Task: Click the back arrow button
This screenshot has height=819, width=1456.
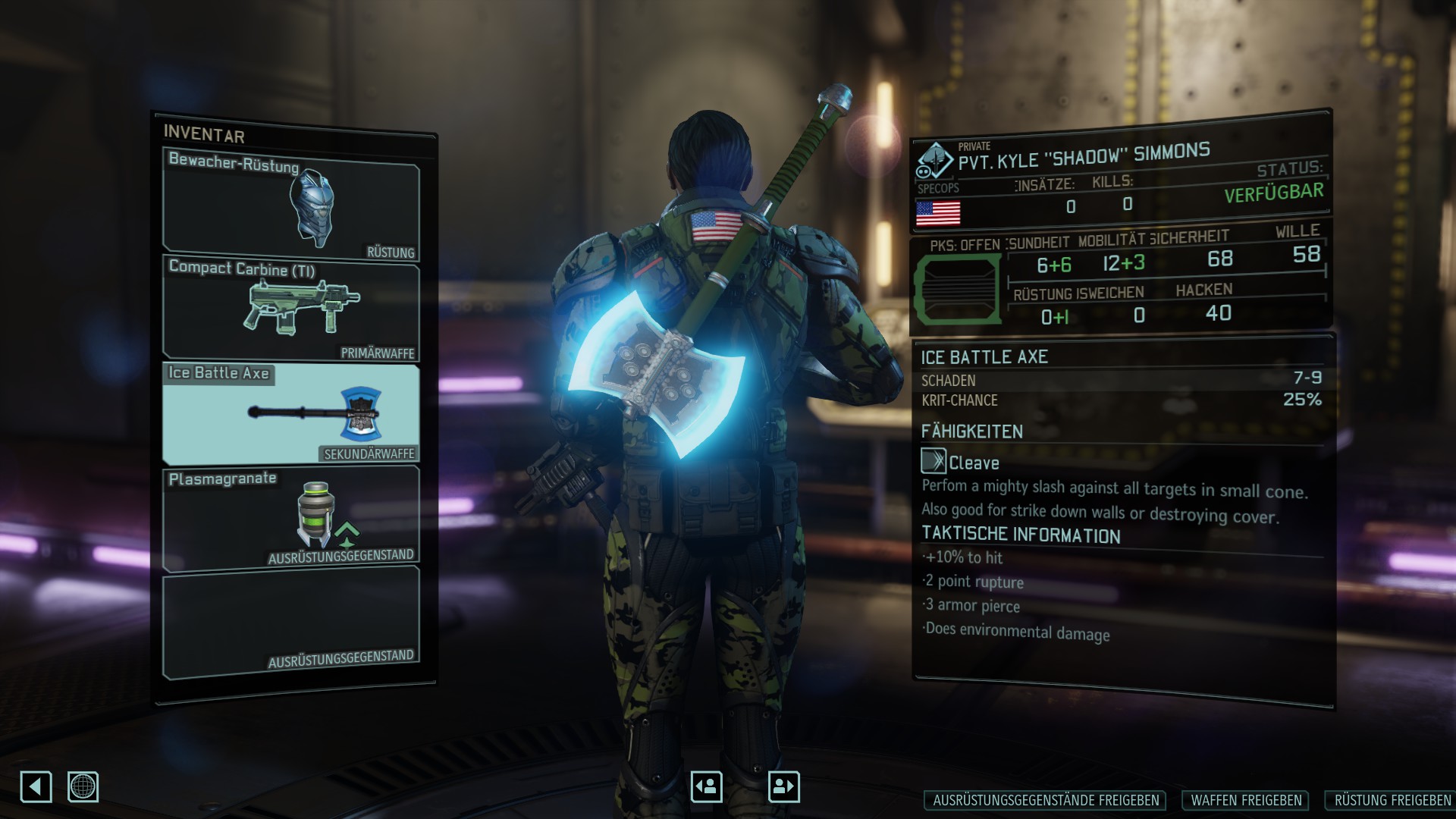Action: coord(36,786)
